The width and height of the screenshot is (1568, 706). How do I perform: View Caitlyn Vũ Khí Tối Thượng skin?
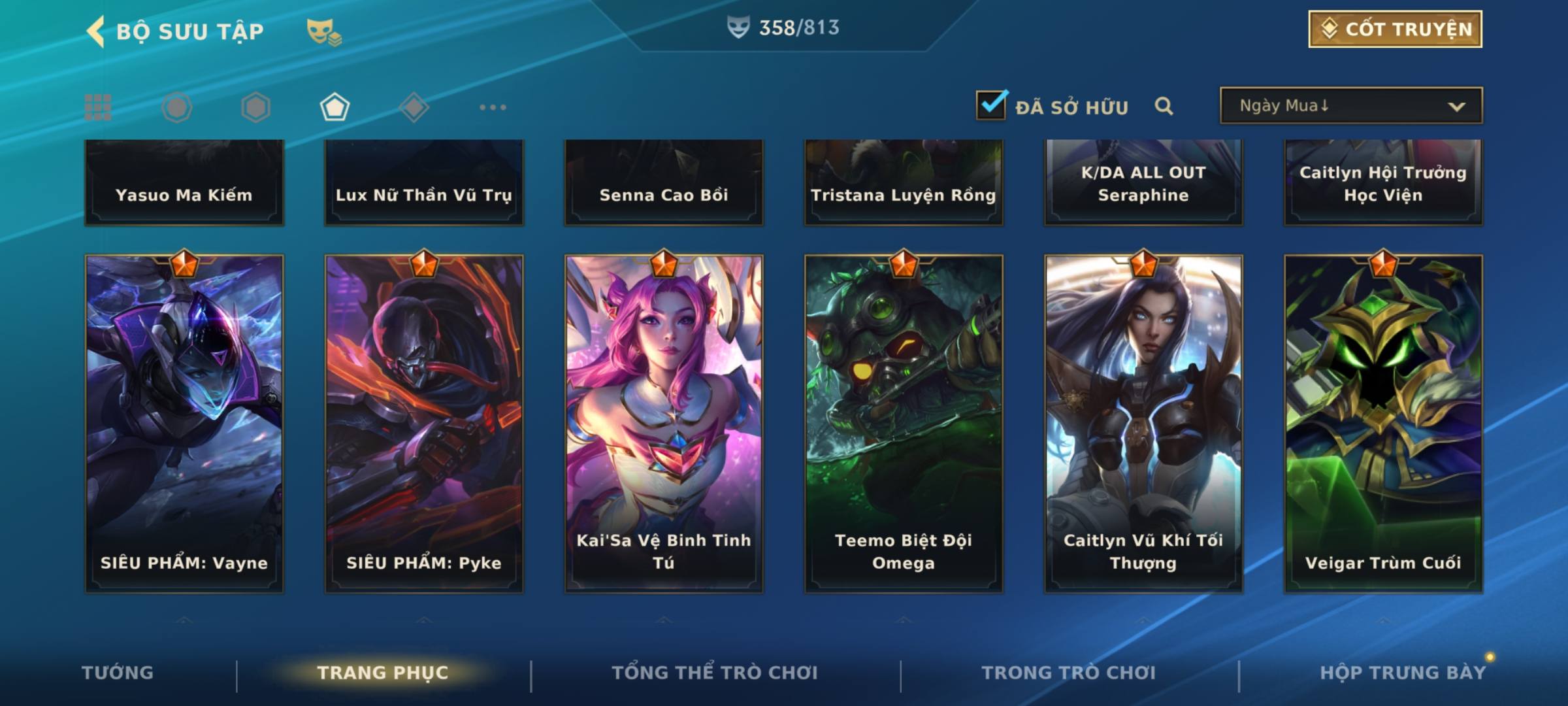click(x=1143, y=424)
